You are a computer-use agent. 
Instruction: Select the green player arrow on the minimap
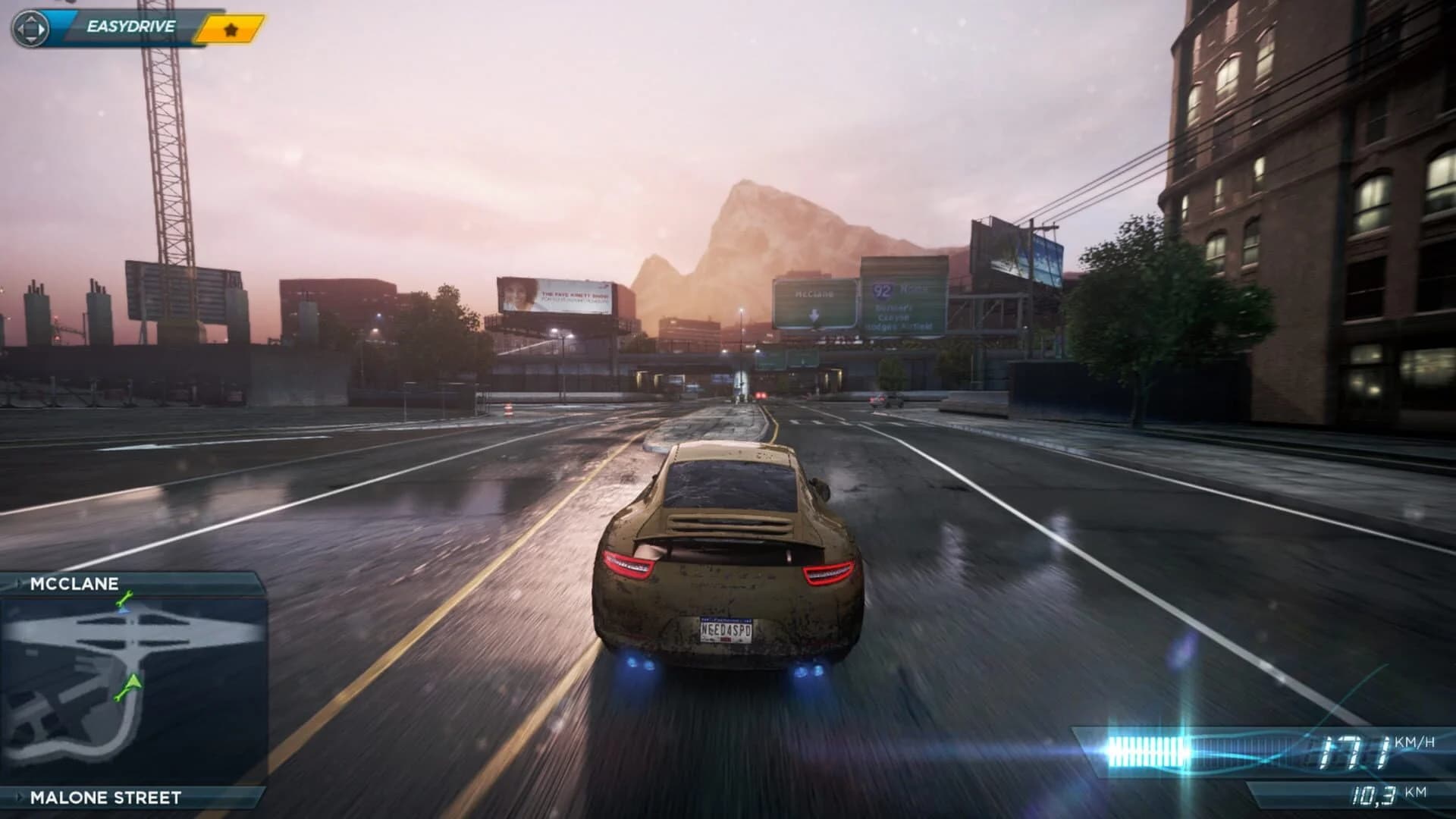tap(133, 682)
